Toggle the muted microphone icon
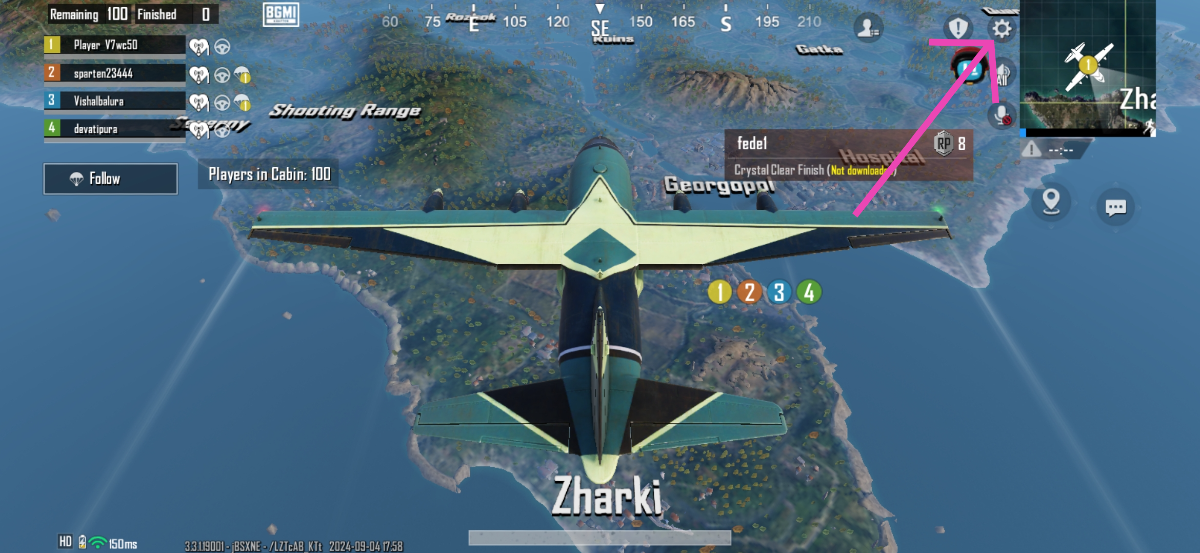 (1001, 115)
